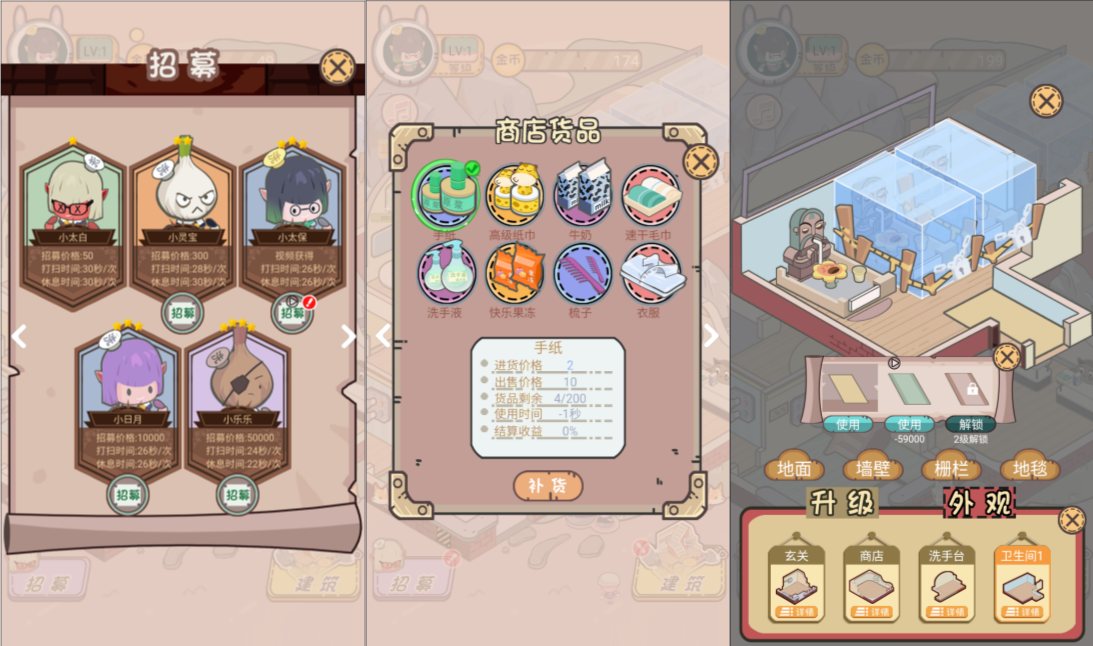Choose the 牛奶 milk cartons item
The image size is (1093, 646).
pos(583,196)
